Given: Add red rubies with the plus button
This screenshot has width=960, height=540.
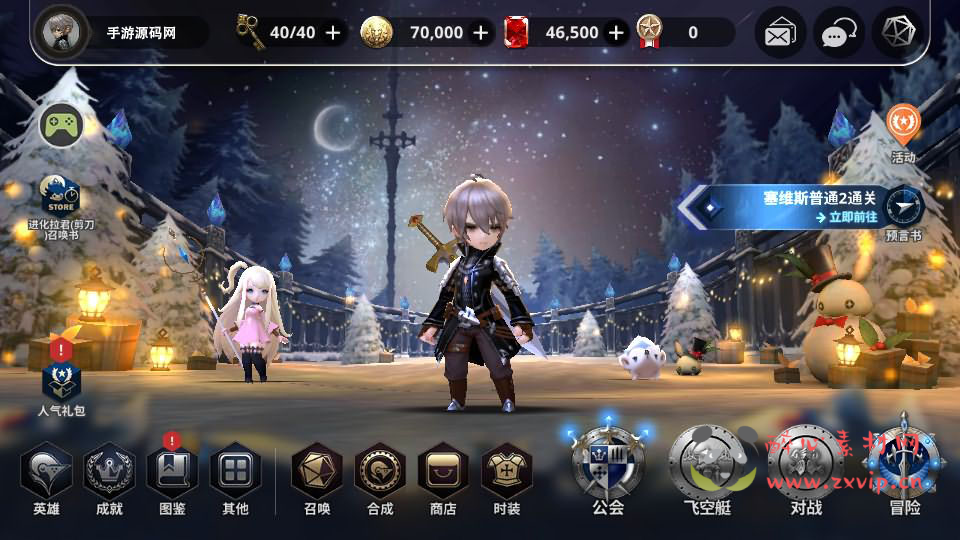Looking at the screenshot, I should coord(616,32).
